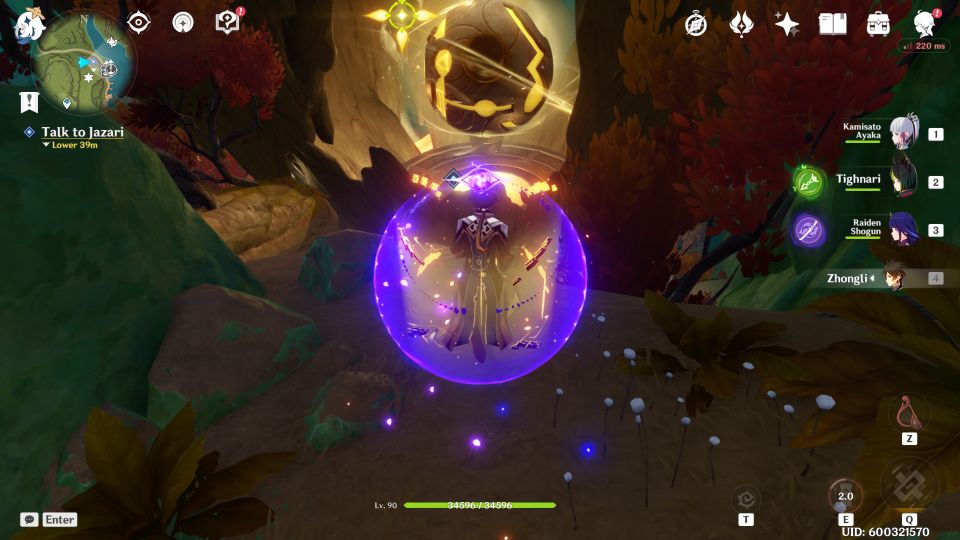Viewport: 960px width, 540px height.
Task: Switch to Tighnari in the party
Action: point(903,181)
